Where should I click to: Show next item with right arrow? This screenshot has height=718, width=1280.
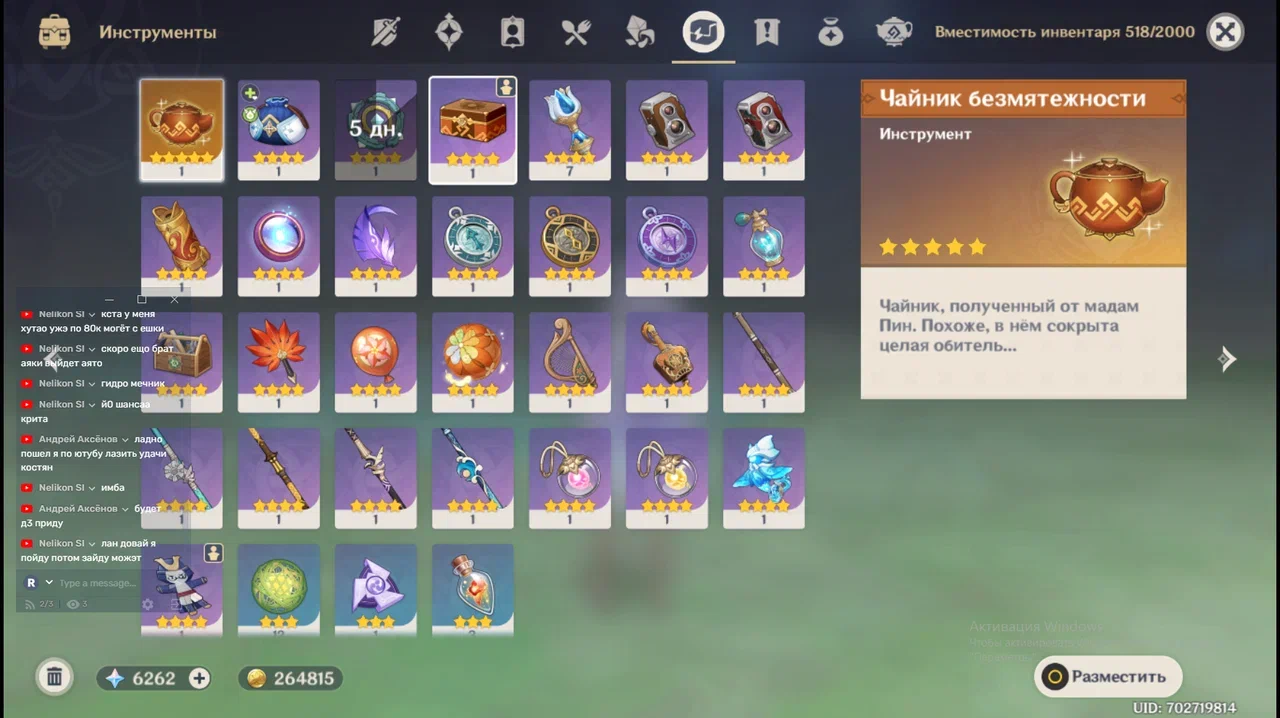pos(1227,360)
